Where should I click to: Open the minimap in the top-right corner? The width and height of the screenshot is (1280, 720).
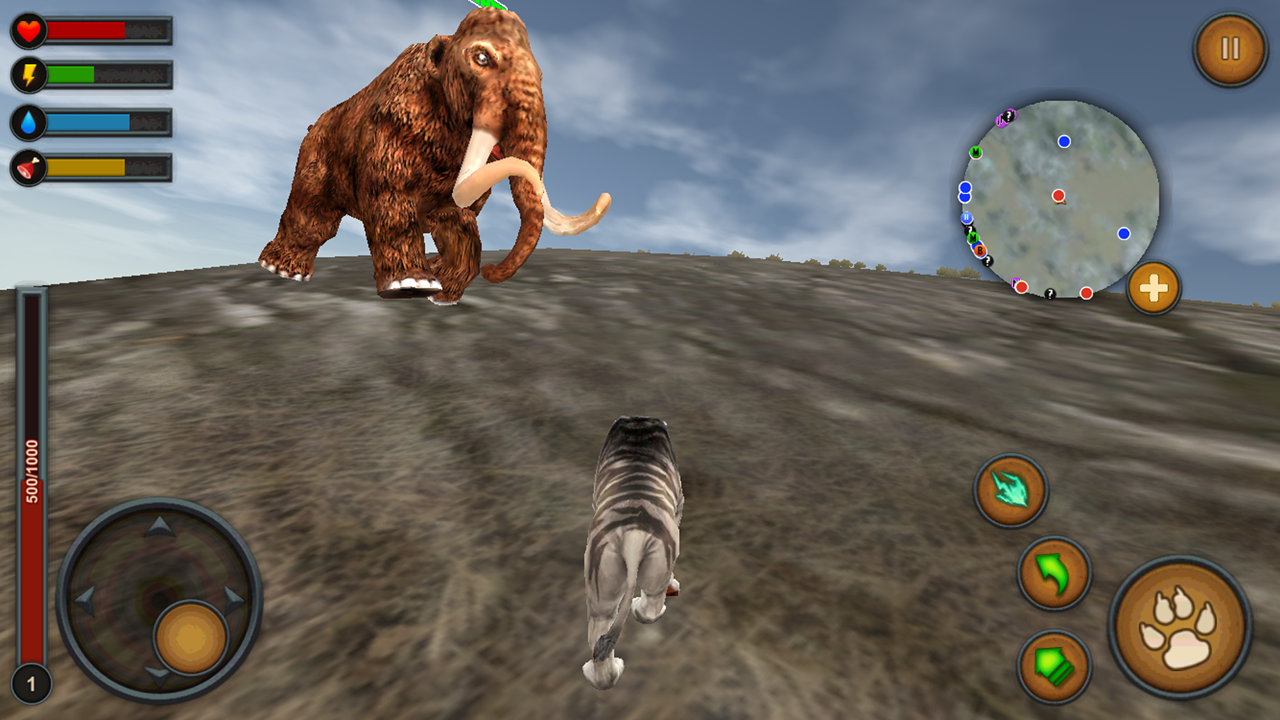(x=1058, y=195)
